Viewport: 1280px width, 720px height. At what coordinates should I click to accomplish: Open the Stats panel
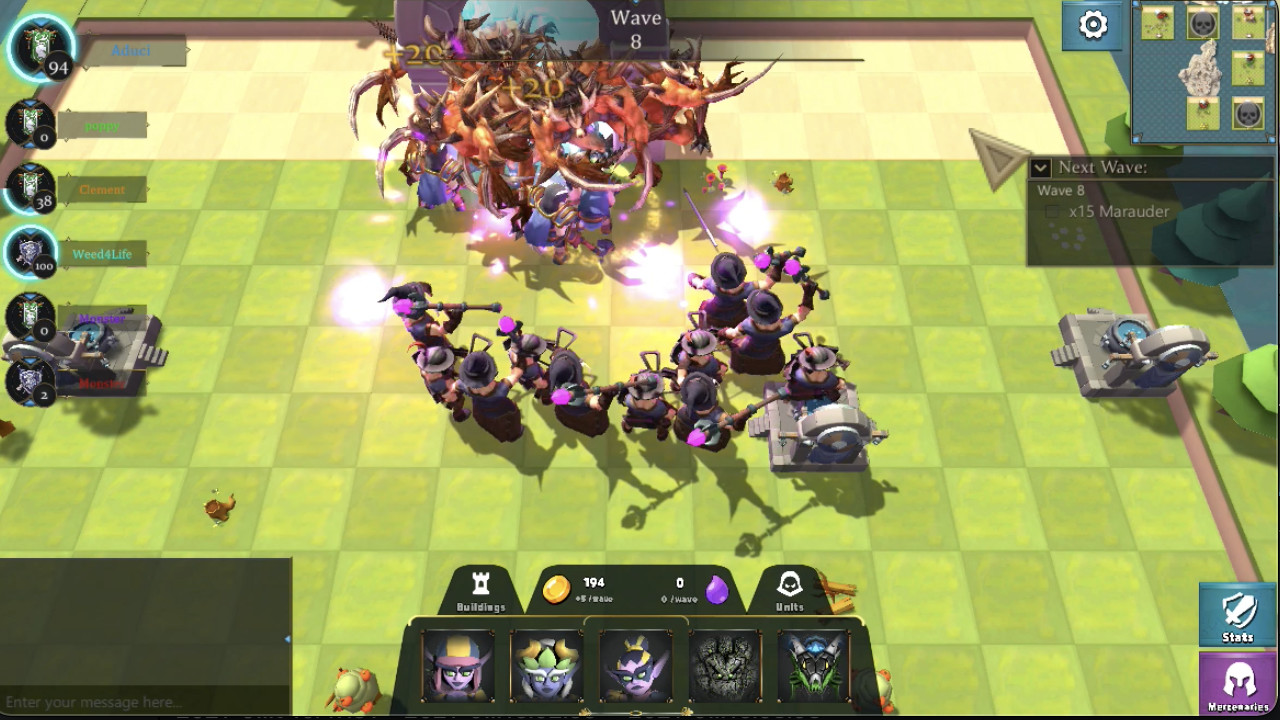[x=1238, y=614]
